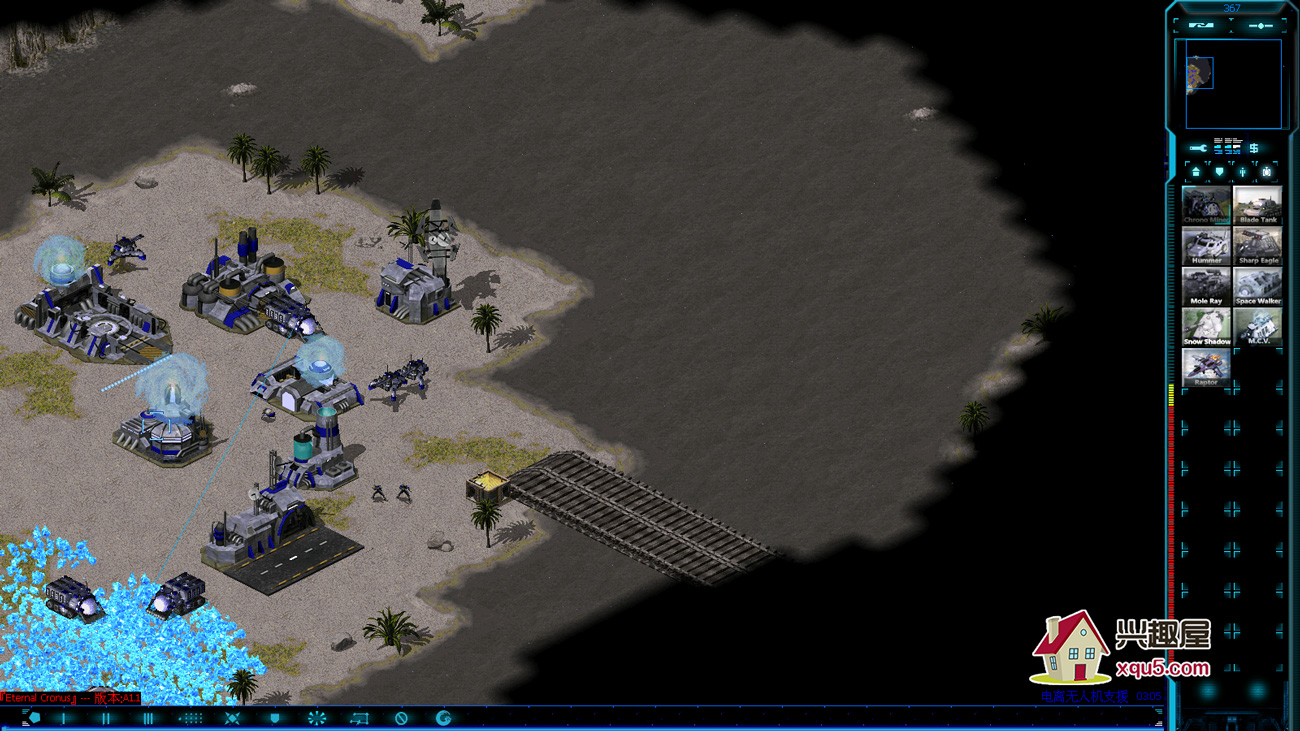Click the M.C.V. build icon
This screenshot has width=1300, height=731.
pos(1257,327)
